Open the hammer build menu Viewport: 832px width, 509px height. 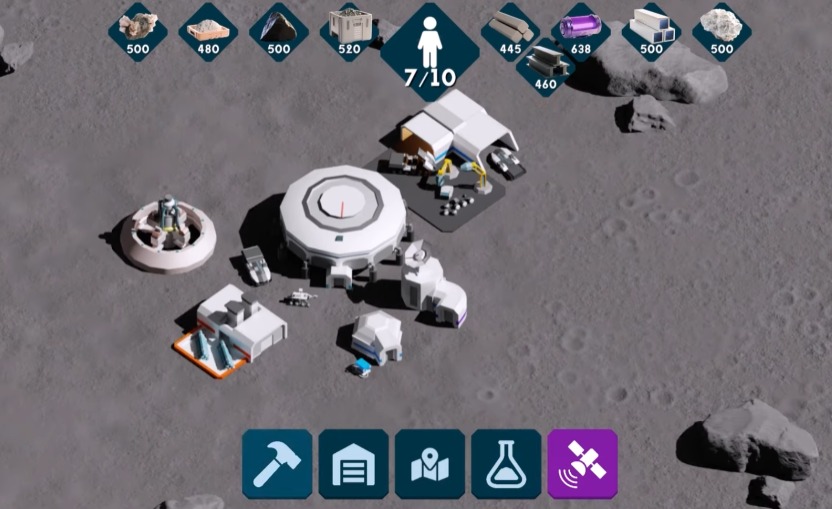(x=277, y=464)
